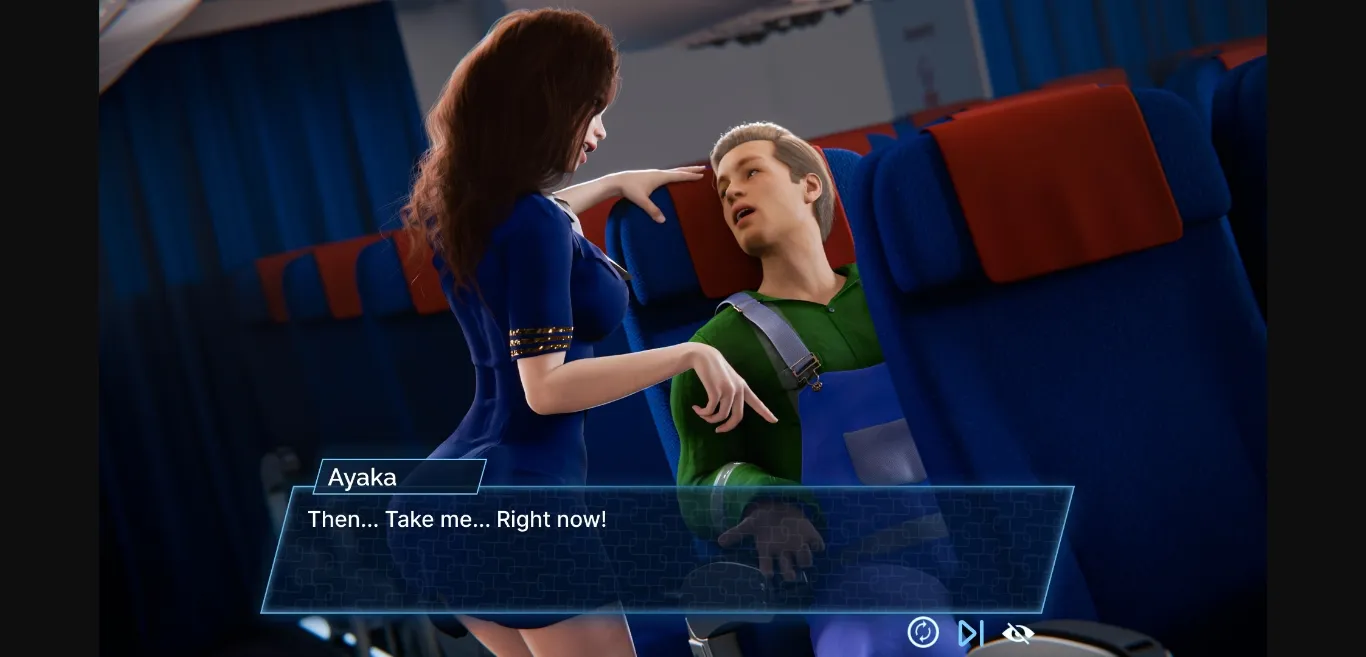
Task: Skip dialogue with the skip-forward icon
Action: [970, 633]
